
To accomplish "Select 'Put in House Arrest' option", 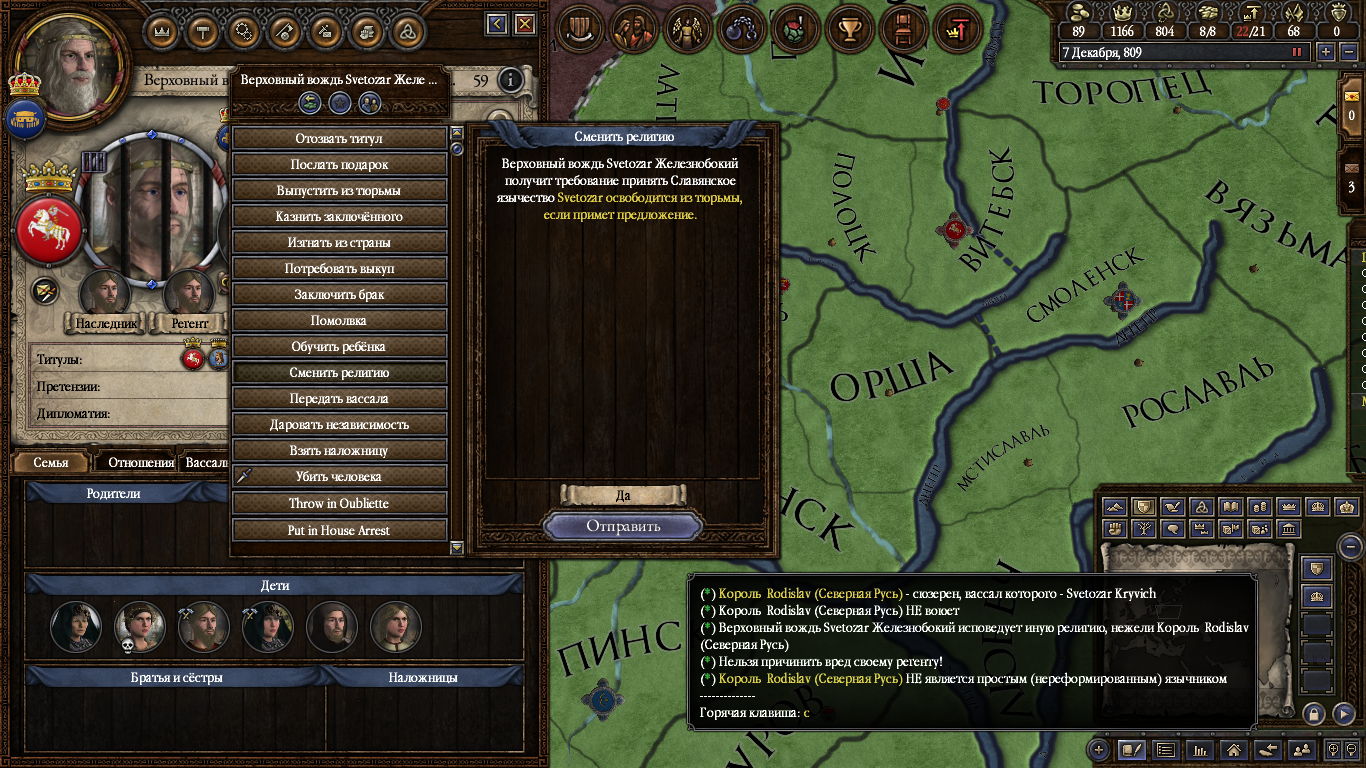I will pyautogui.click(x=339, y=530).
